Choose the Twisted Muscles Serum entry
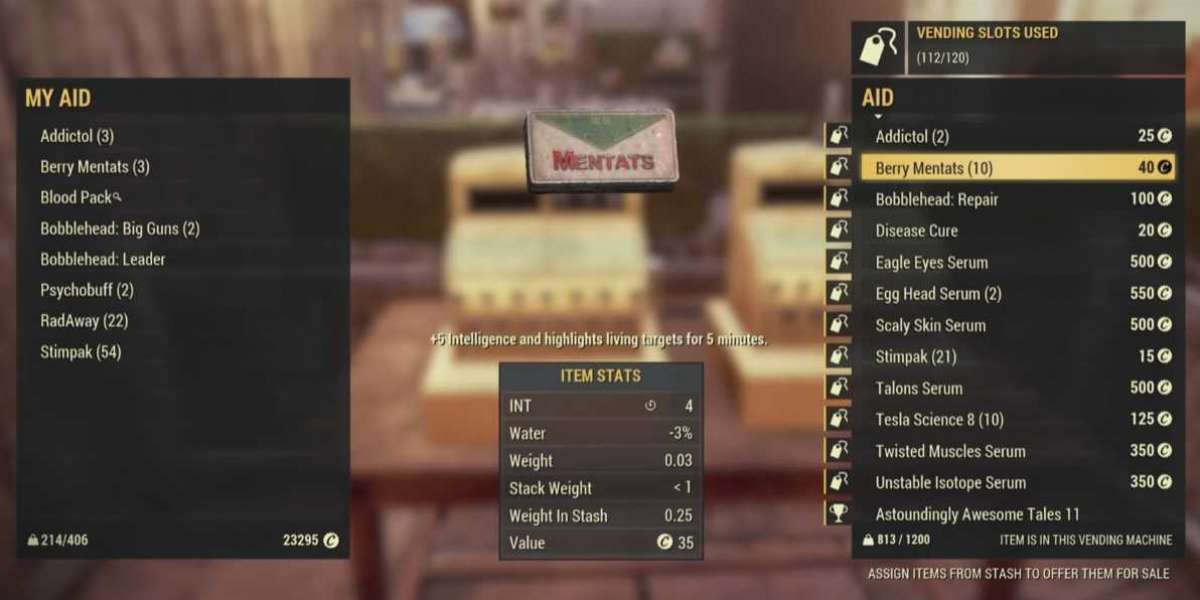 pyautogui.click(x=1015, y=451)
